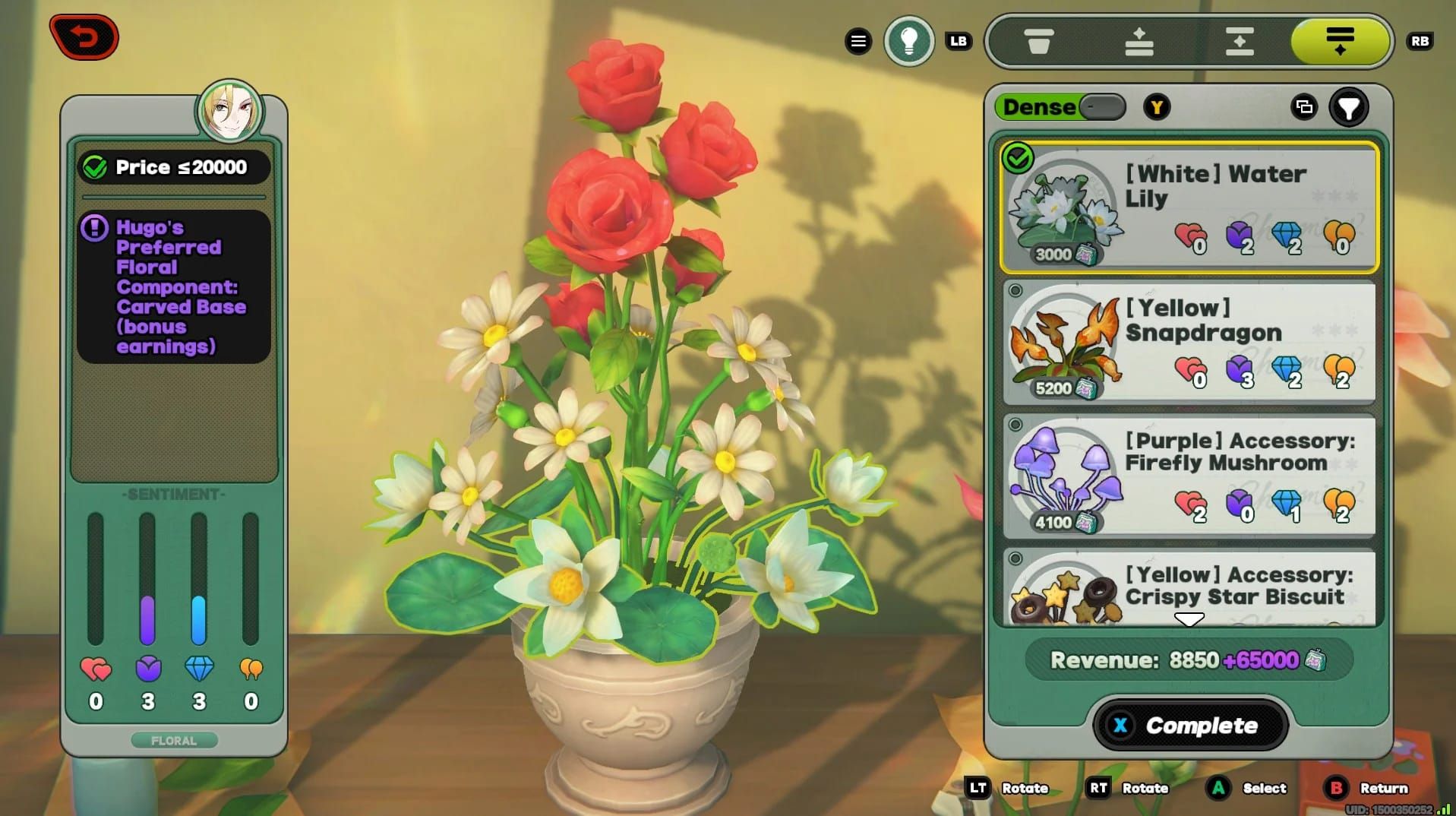
Task: Choose the Yellow Snapdragon item
Action: tap(1189, 342)
